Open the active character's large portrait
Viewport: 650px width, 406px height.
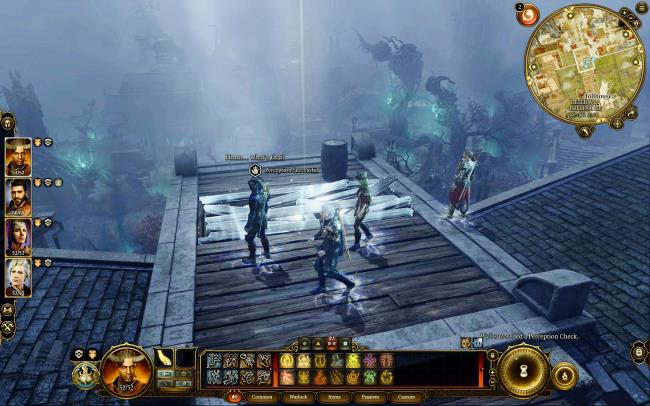[127, 367]
